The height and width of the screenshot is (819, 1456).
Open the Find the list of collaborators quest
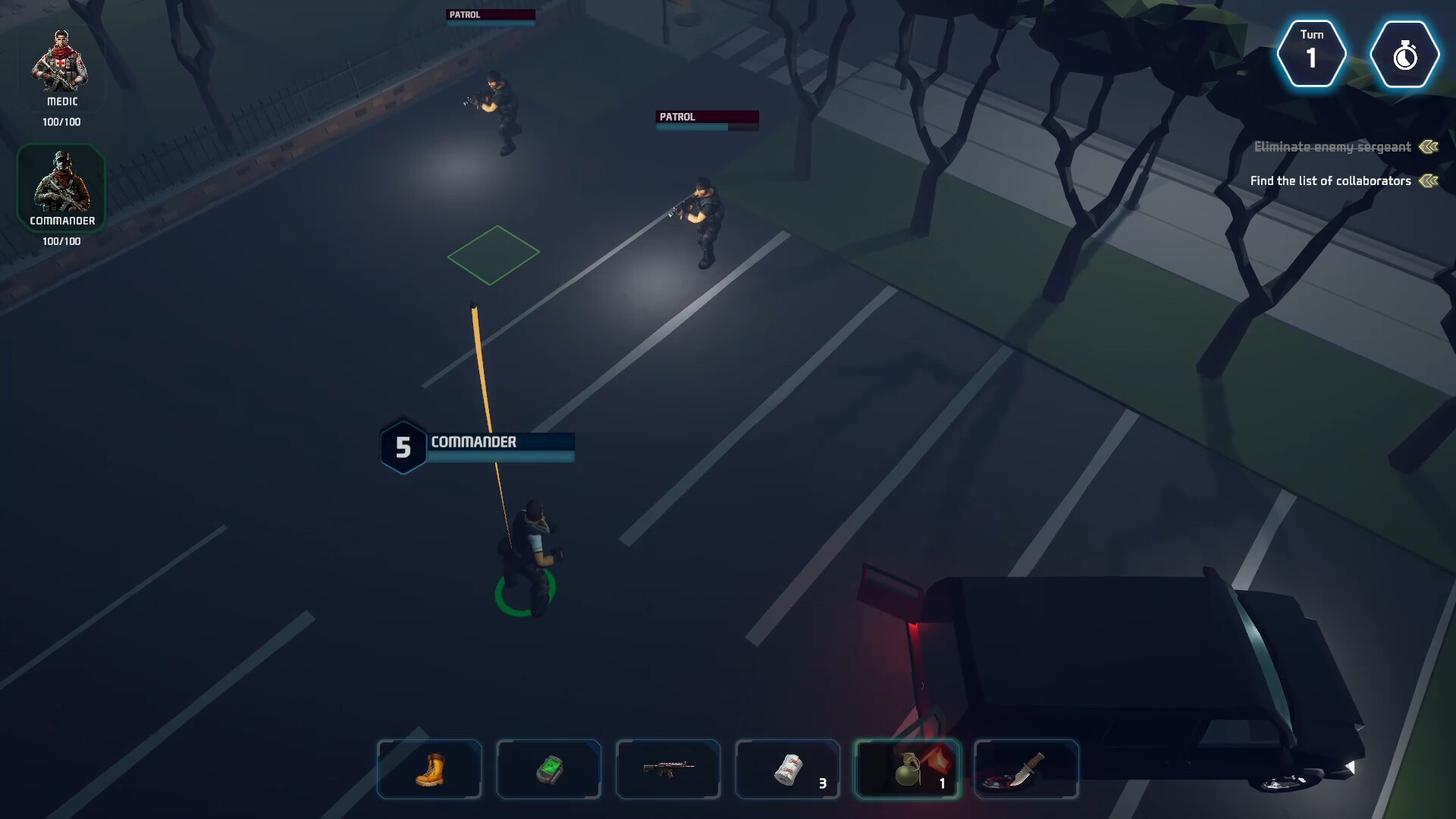1329,180
